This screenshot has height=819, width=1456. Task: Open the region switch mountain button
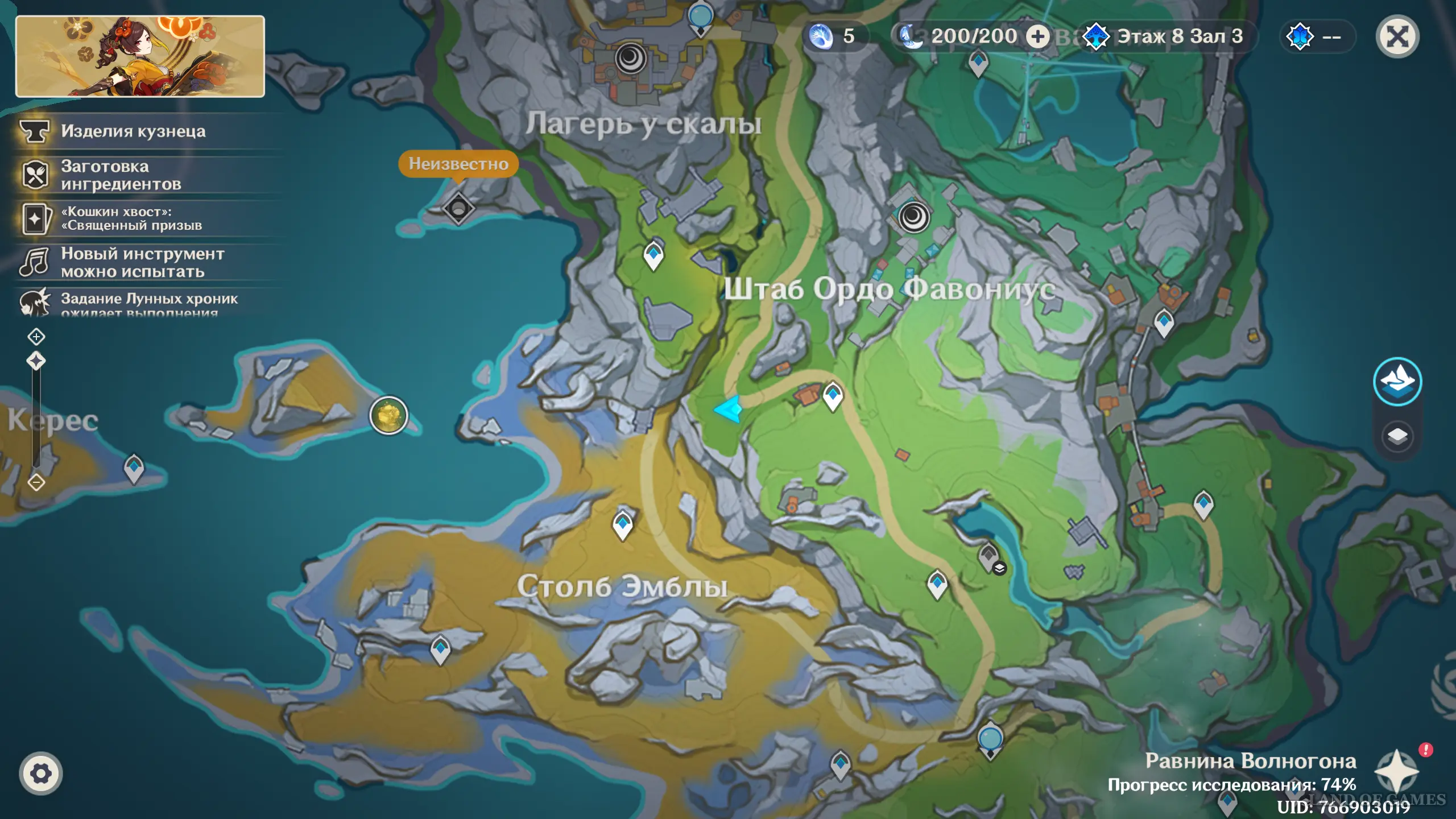1397,381
